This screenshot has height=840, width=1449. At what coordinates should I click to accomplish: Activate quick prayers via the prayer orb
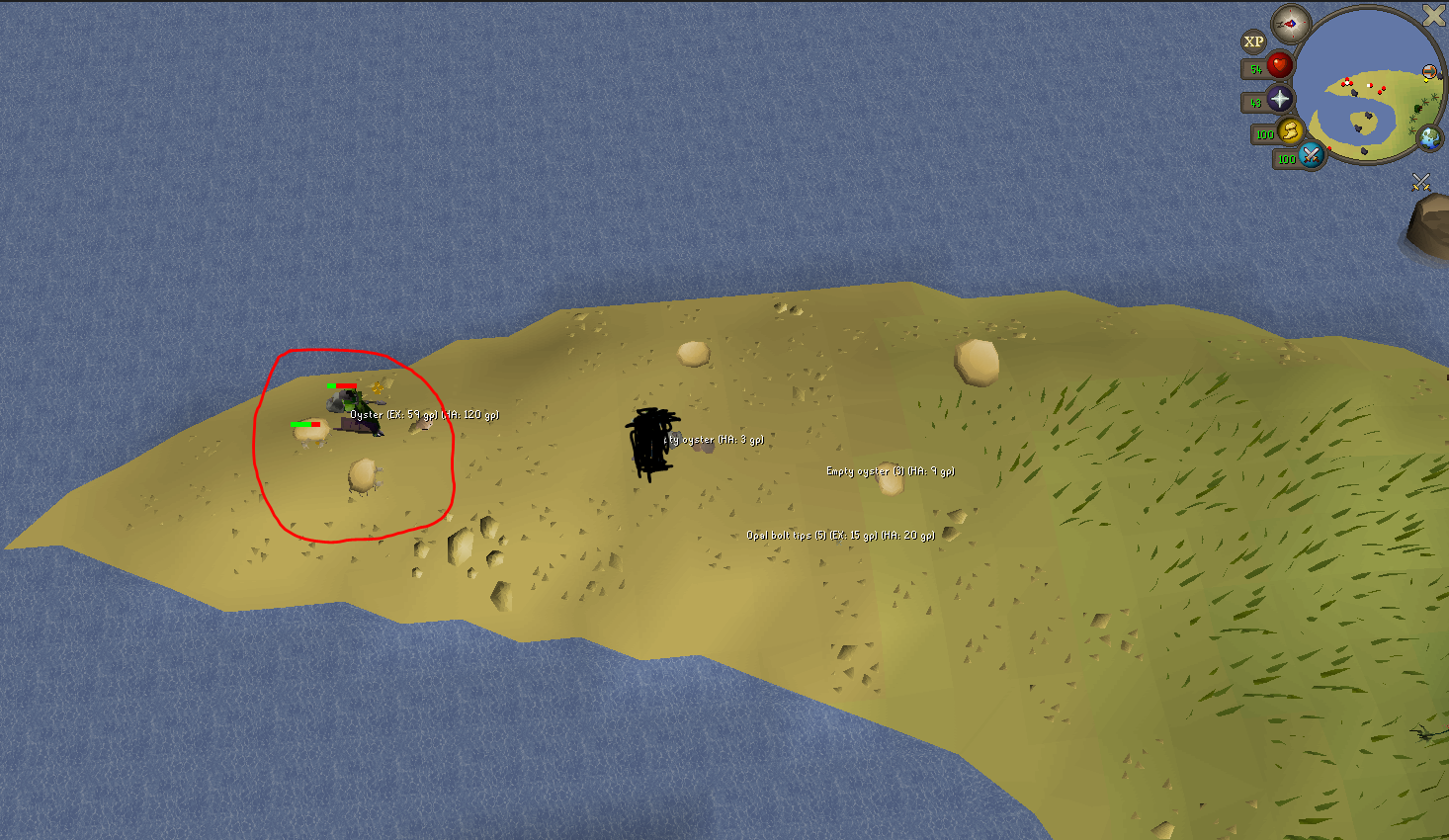(1280, 99)
